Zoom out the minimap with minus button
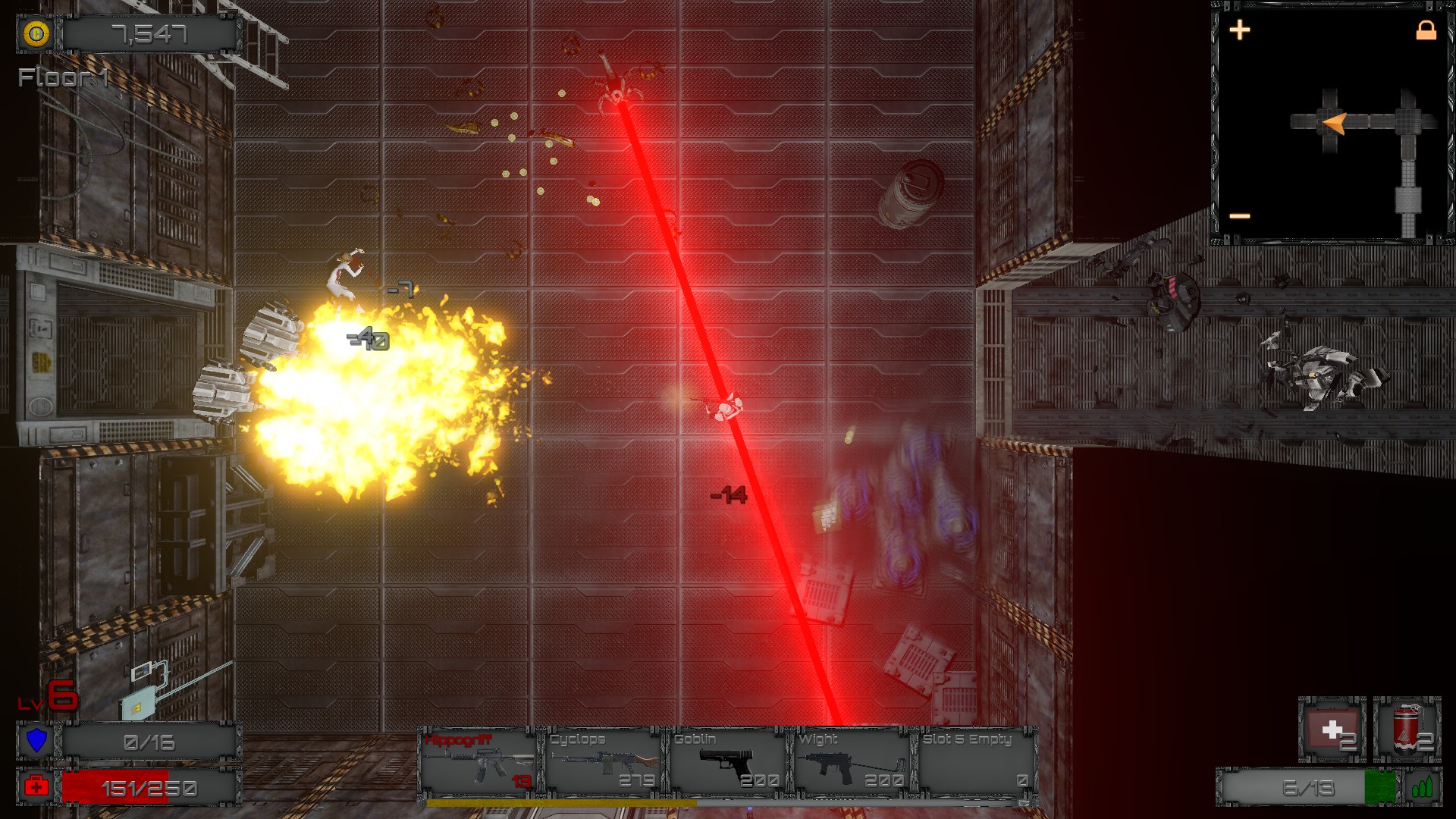This screenshot has height=819, width=1456. pyautogui.click(x=1240, y=217)
